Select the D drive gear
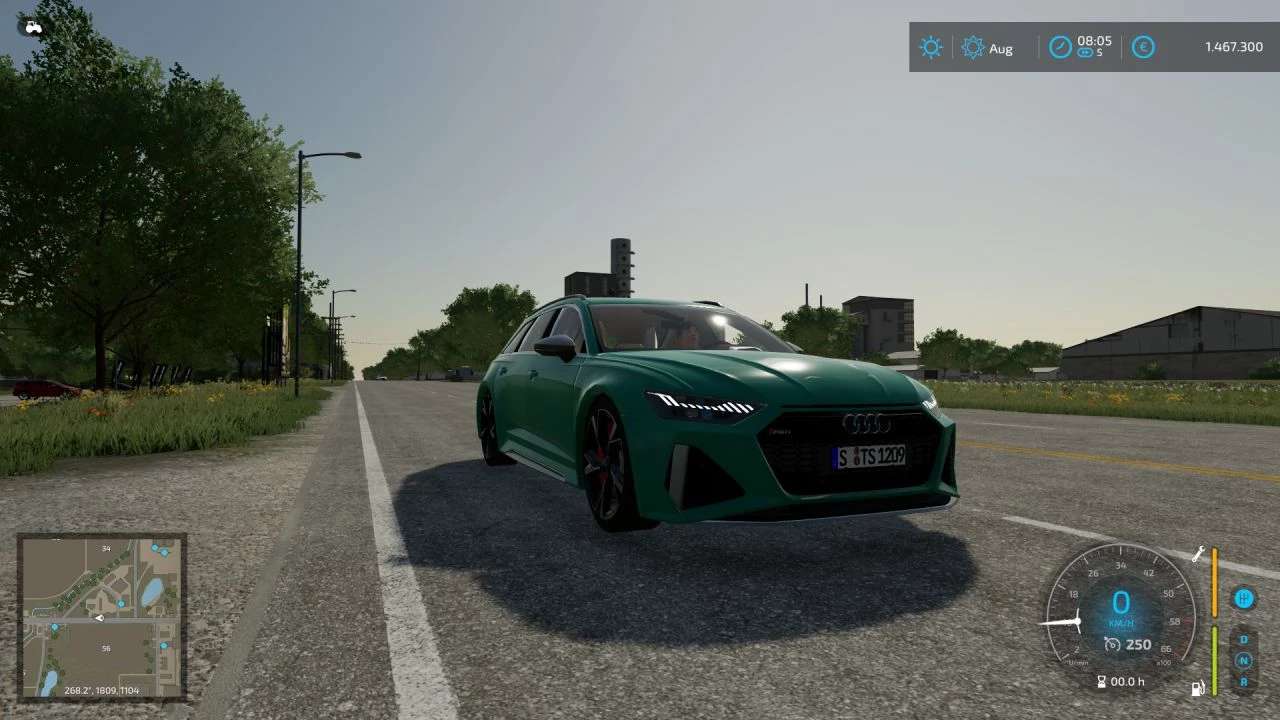1280x720 pixels. coord(1244,639)
